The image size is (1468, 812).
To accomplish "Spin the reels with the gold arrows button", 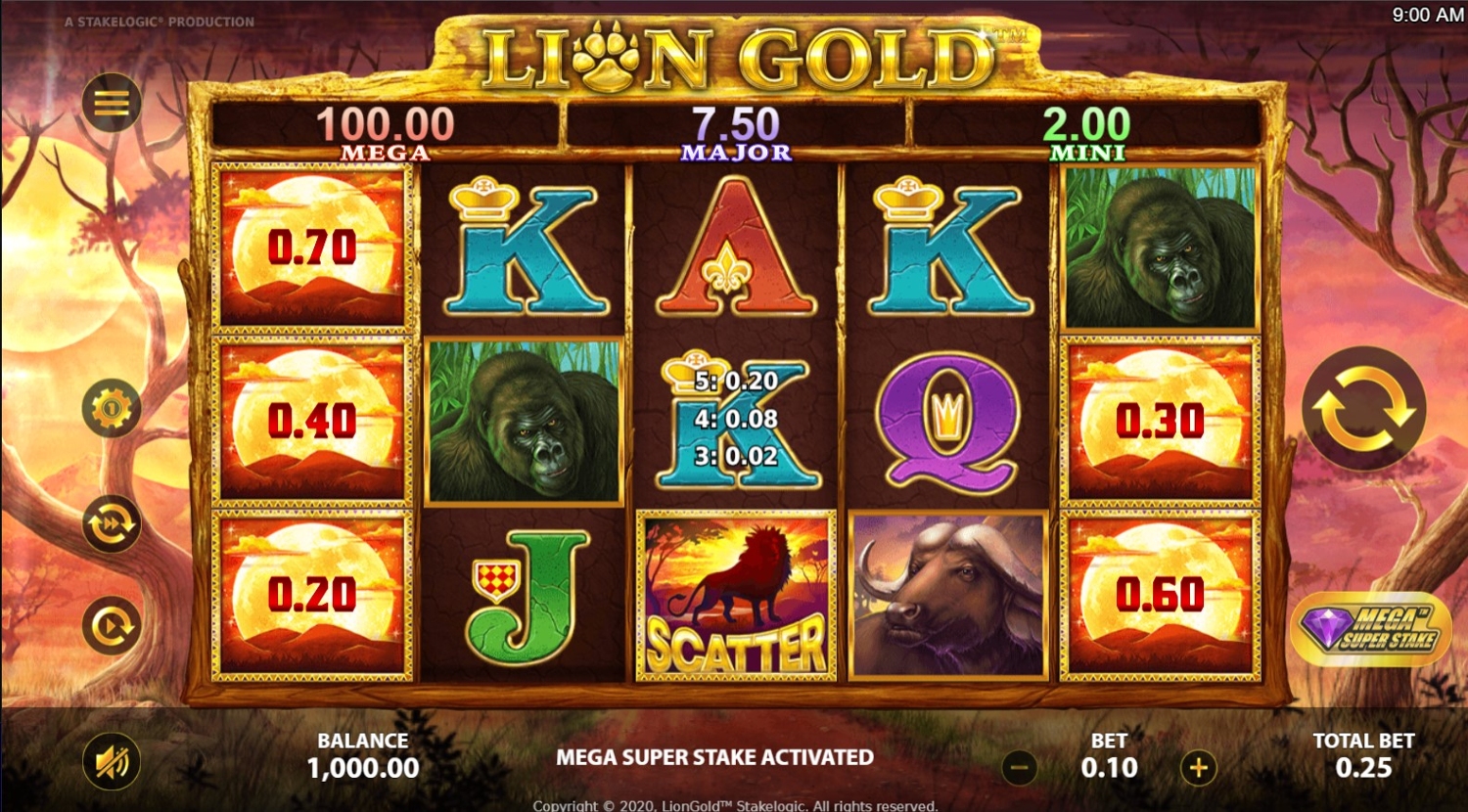I will 1363,408.
